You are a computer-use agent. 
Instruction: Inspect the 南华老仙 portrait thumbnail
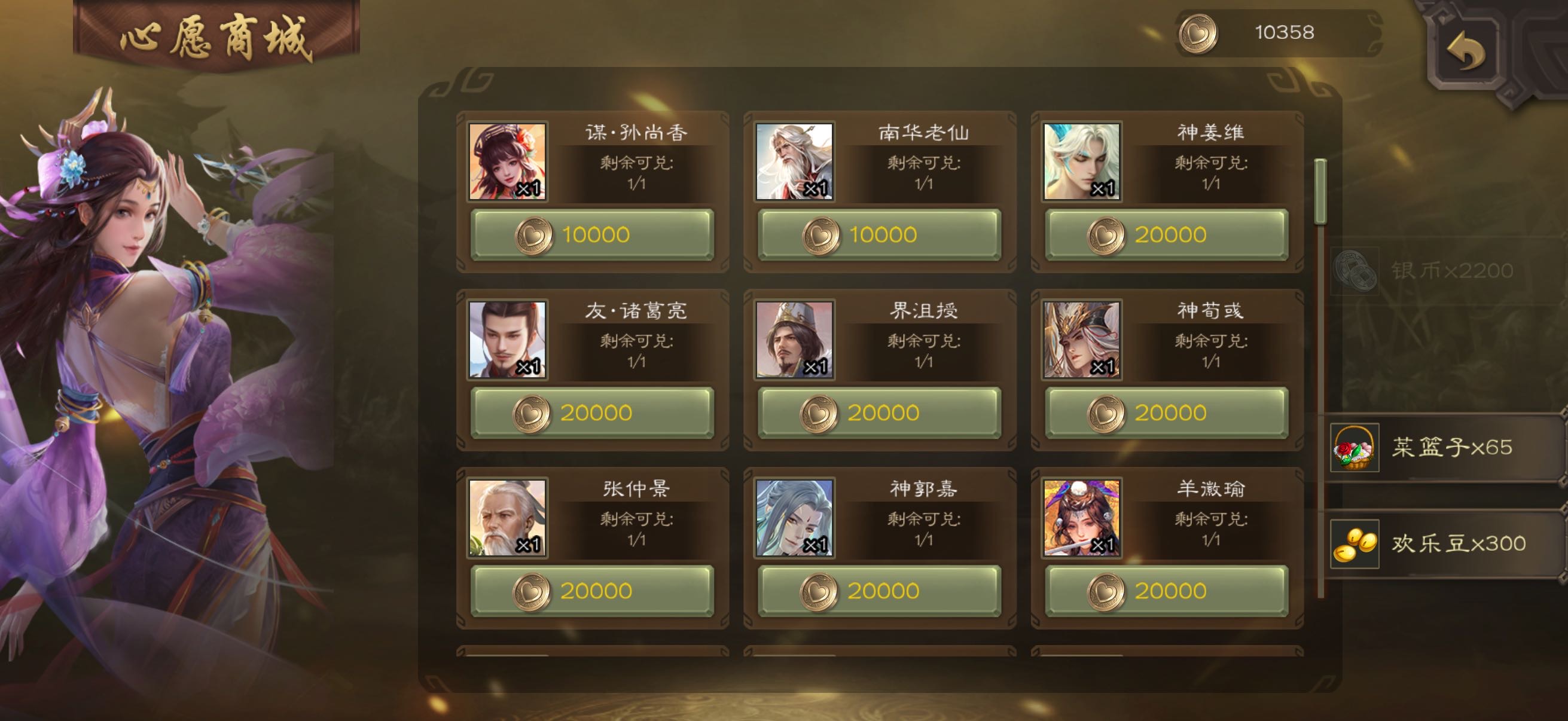[794, 162]
